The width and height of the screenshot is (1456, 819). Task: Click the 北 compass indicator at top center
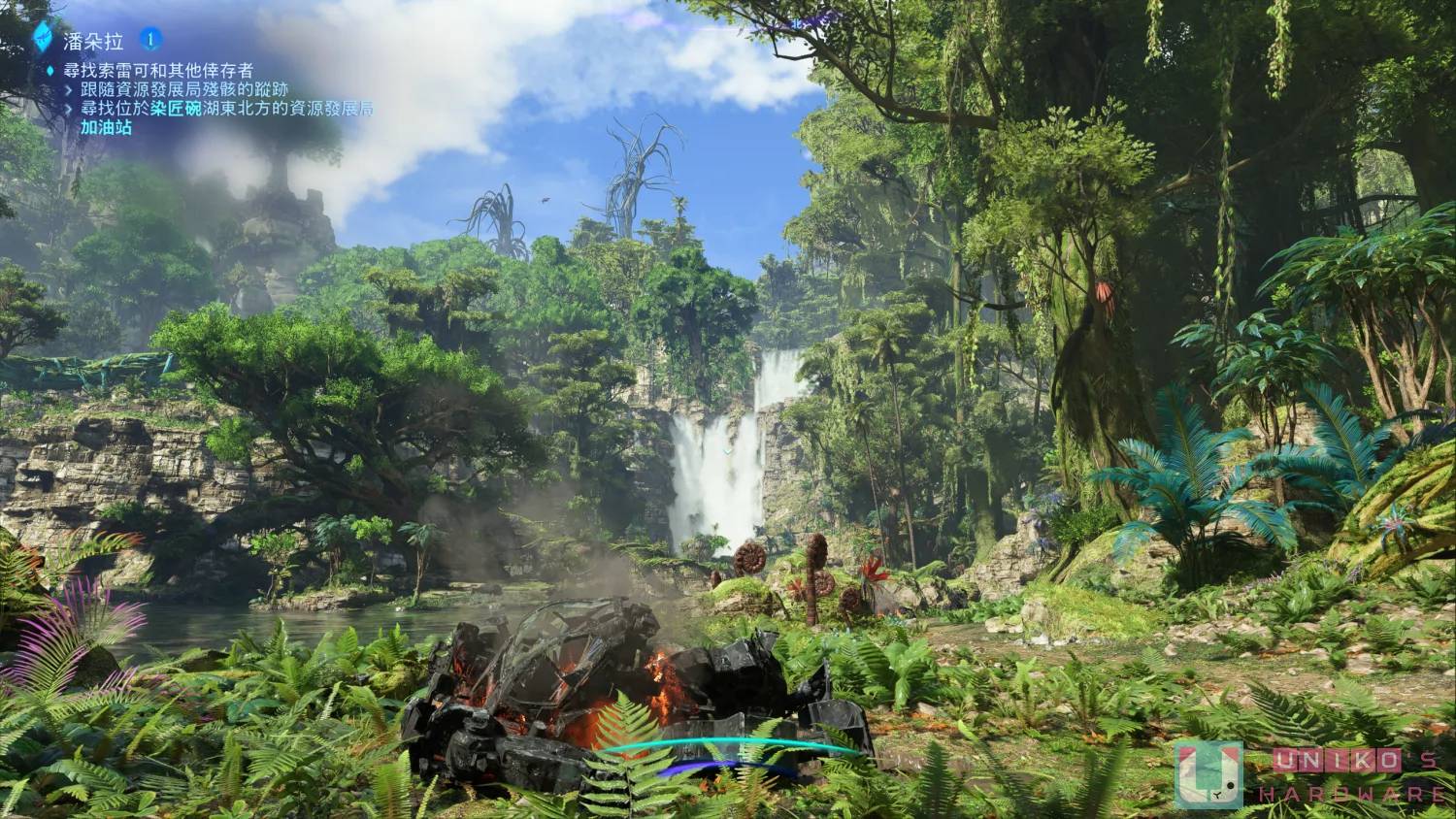click(798, 22)
